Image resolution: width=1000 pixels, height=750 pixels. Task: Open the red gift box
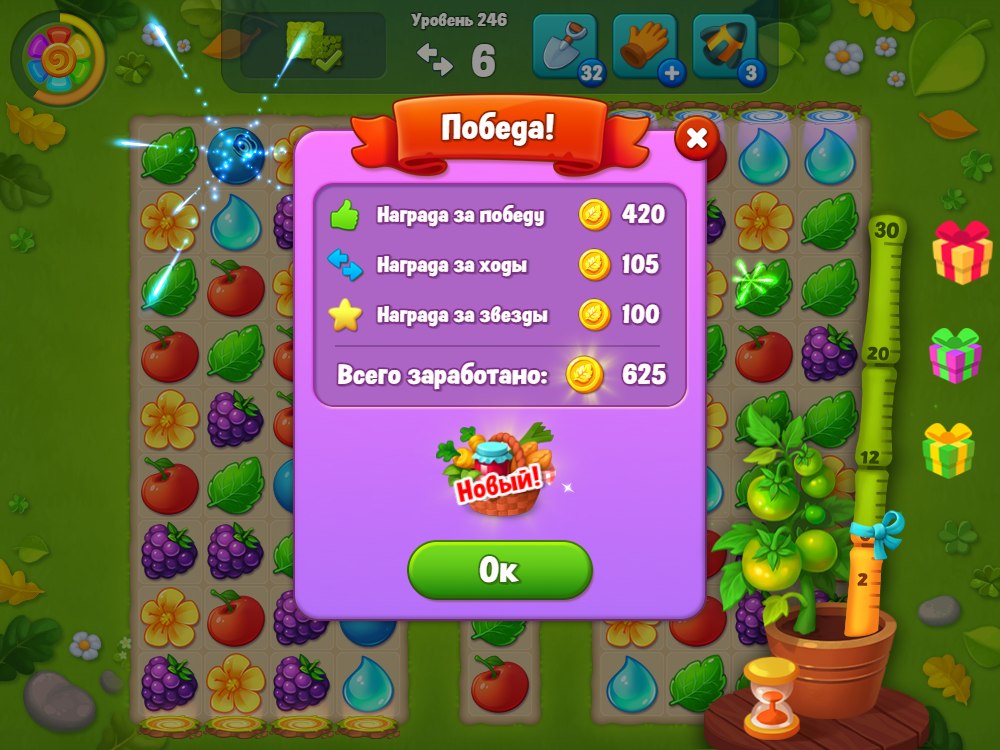(x=962, y=251)
